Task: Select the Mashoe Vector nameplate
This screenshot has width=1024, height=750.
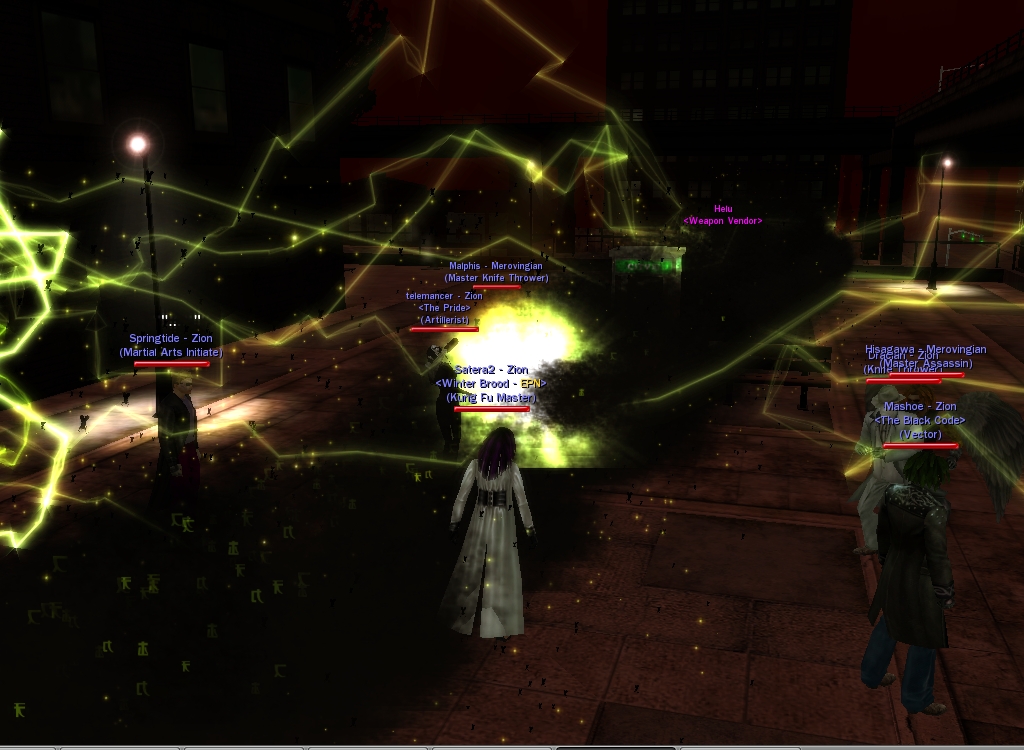Action: tap(920, 420)
